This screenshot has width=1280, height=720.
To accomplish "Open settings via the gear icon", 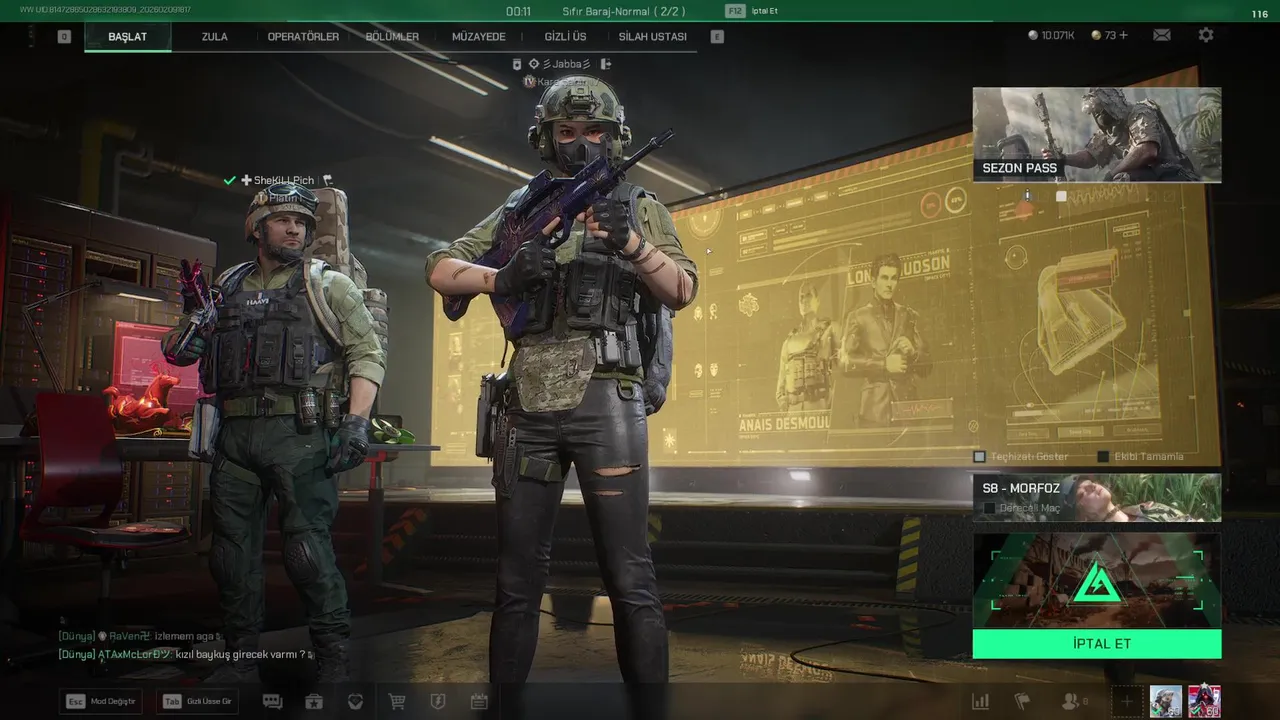I will pos(1206,35).
